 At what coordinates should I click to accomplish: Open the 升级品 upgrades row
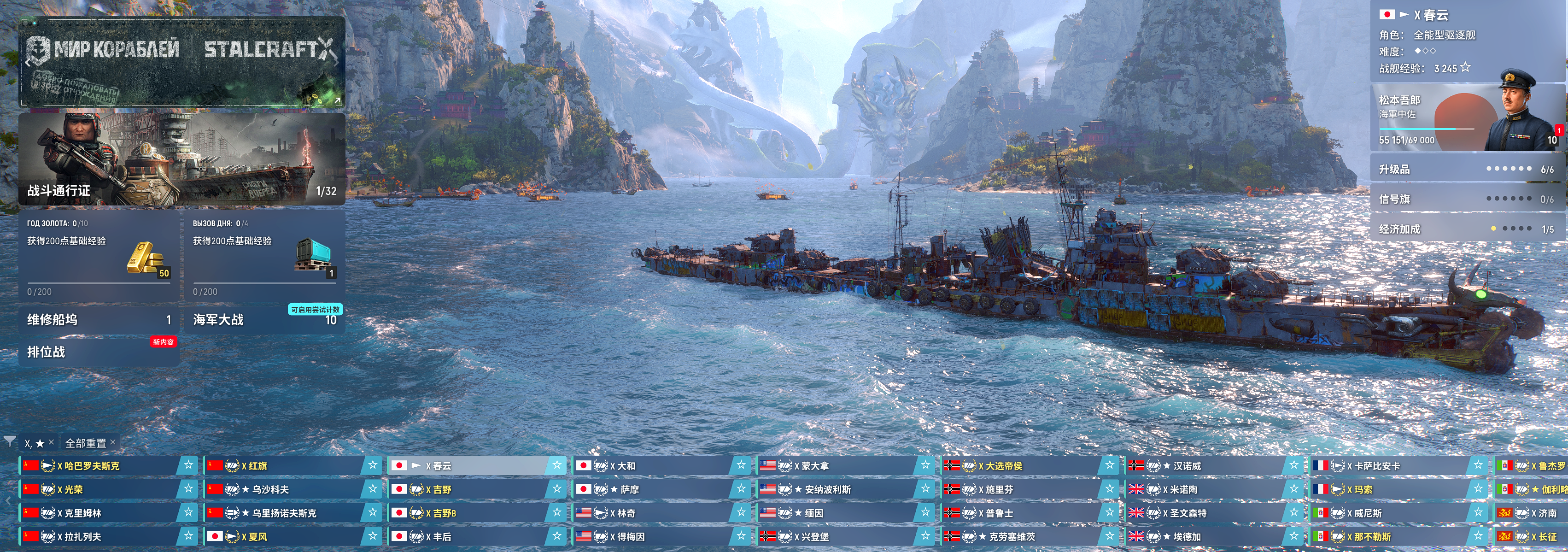click(x=1467, y=169)
